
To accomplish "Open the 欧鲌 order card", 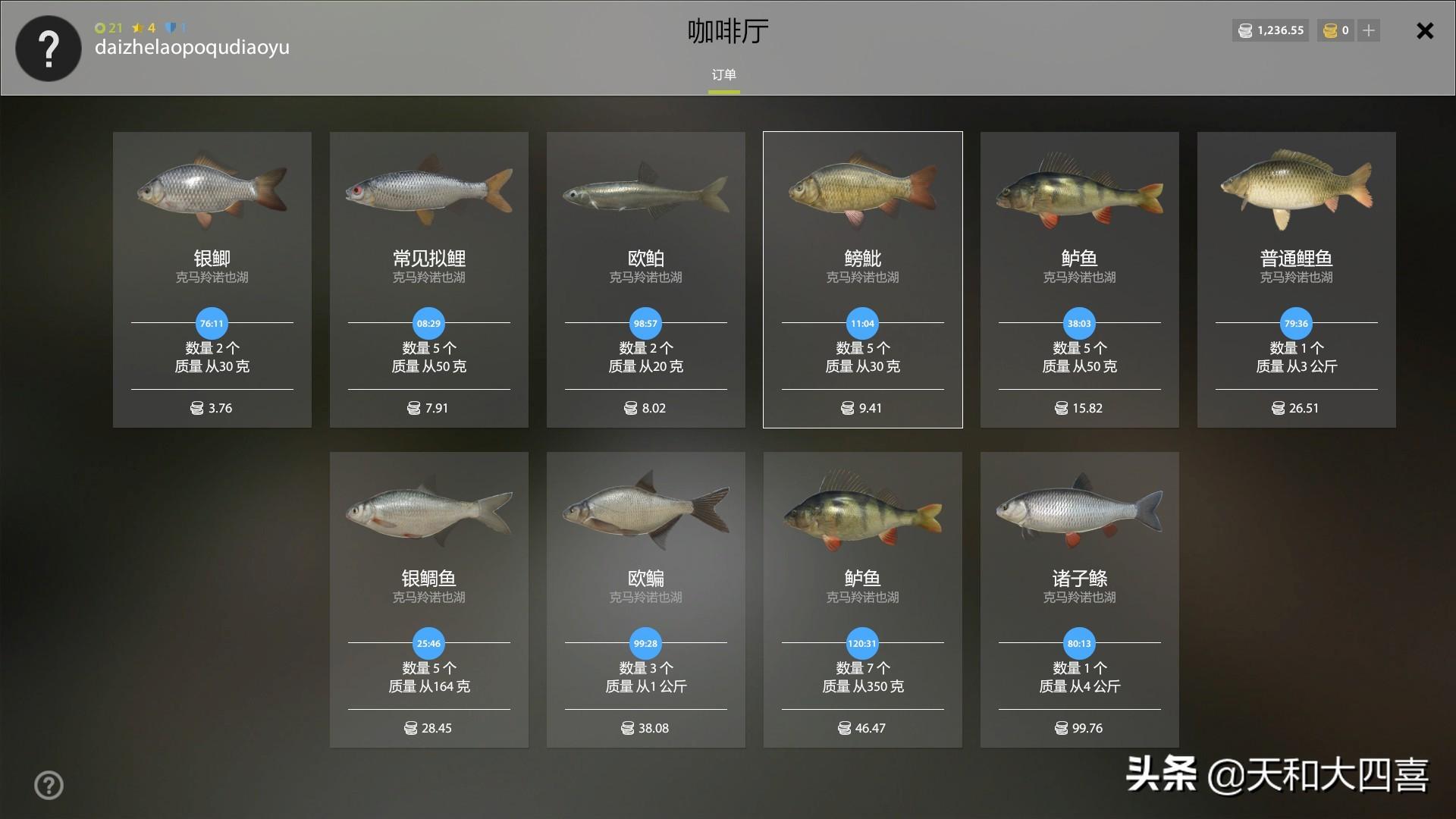I will (x=646, y=279).
